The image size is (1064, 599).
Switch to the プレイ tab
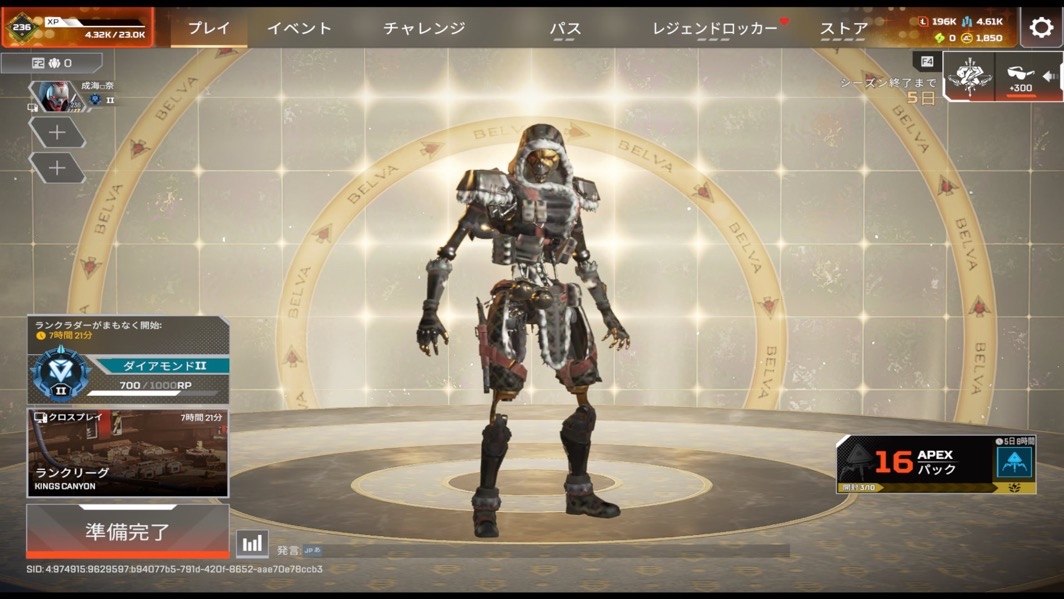pos(209,28)
